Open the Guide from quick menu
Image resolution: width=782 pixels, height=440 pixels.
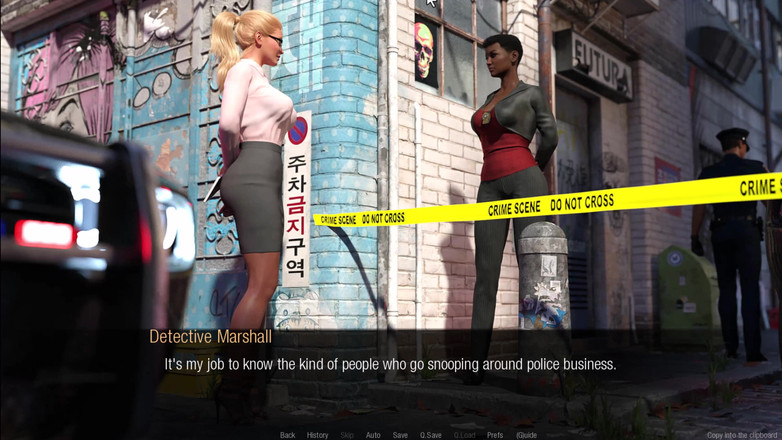526,435
